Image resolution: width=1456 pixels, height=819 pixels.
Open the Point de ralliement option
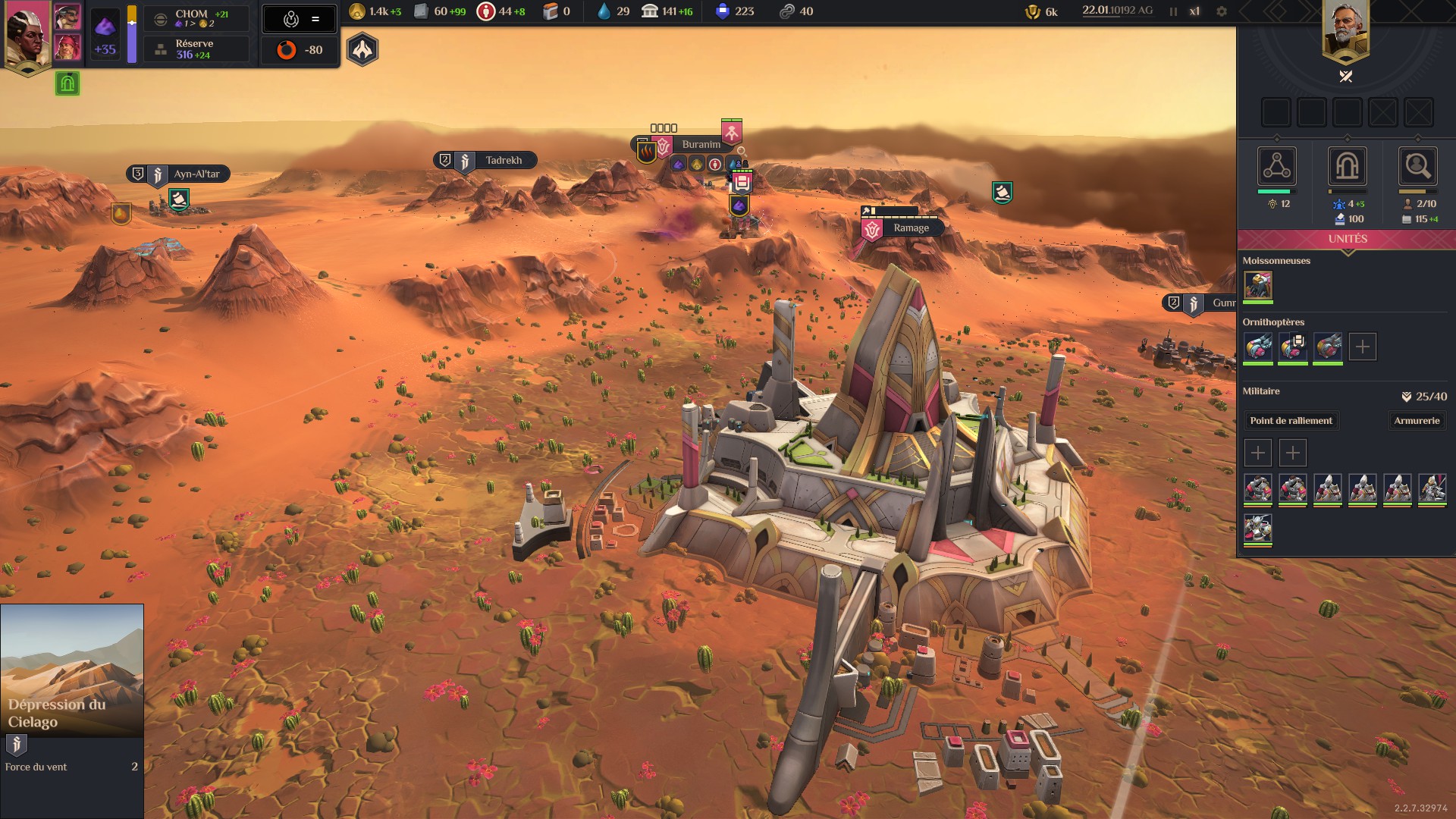click(1291, 421)
